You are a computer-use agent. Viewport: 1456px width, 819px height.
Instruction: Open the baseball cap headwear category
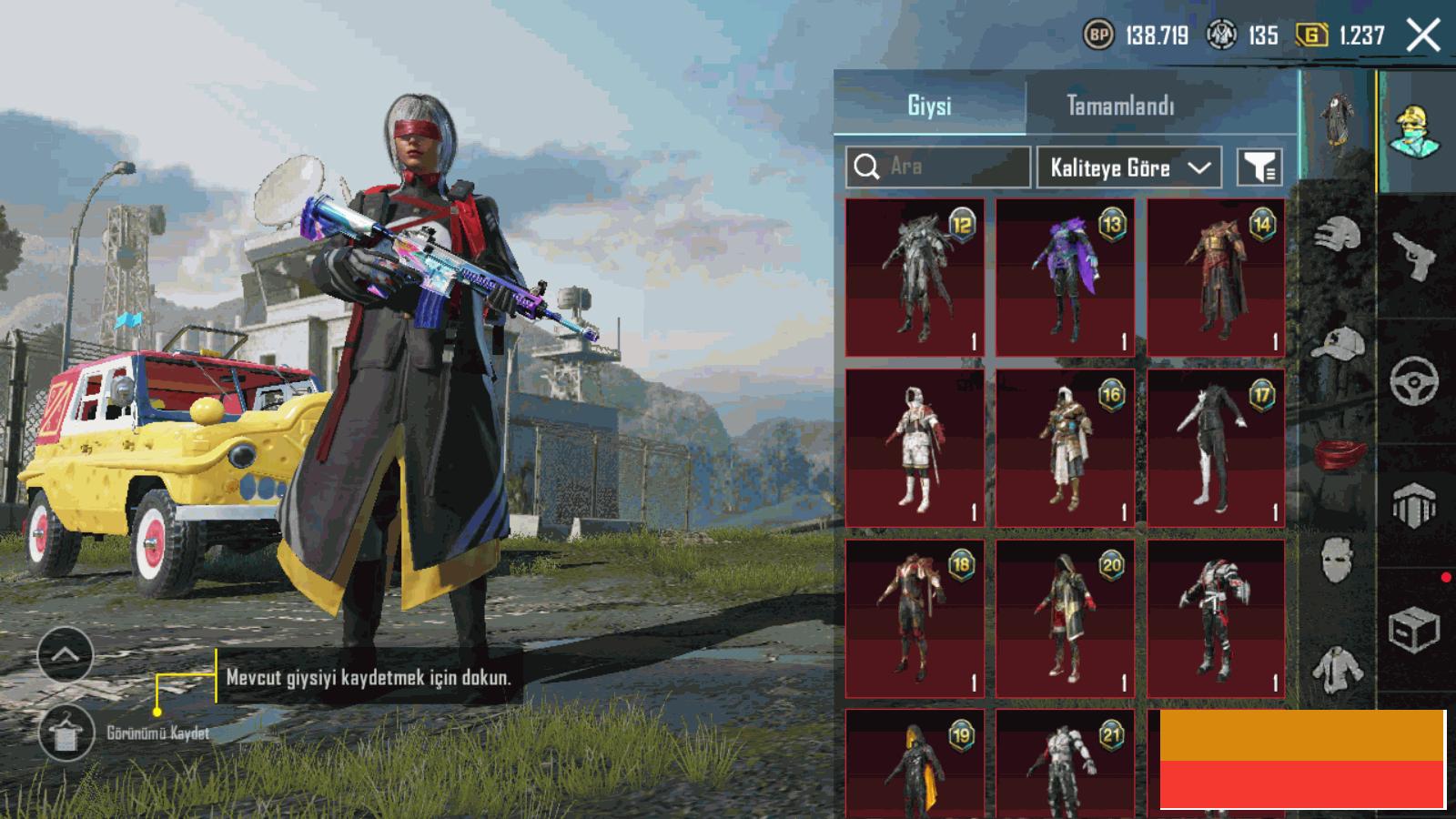[1338, 346]
